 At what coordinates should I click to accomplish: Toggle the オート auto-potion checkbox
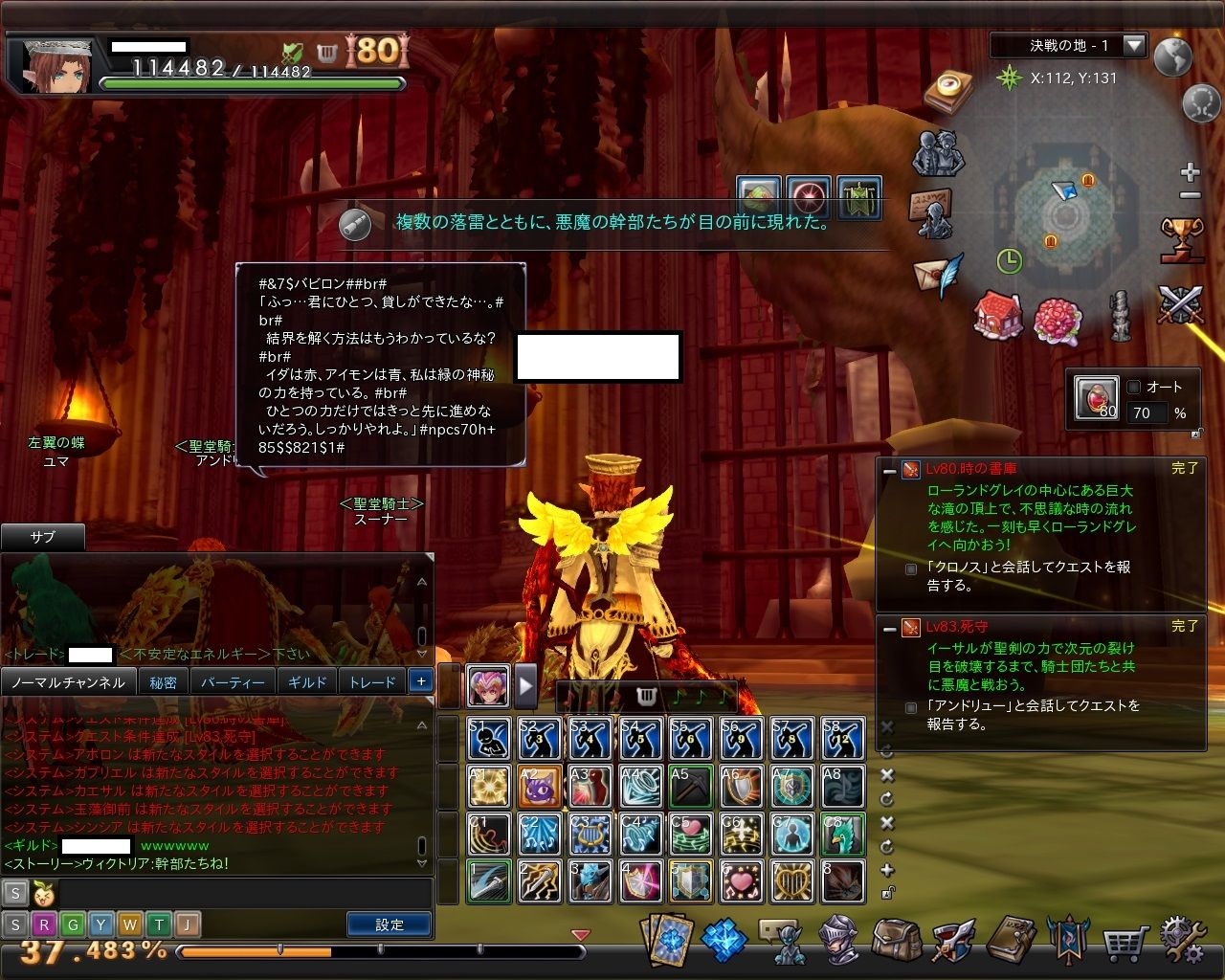(1134, 387)
